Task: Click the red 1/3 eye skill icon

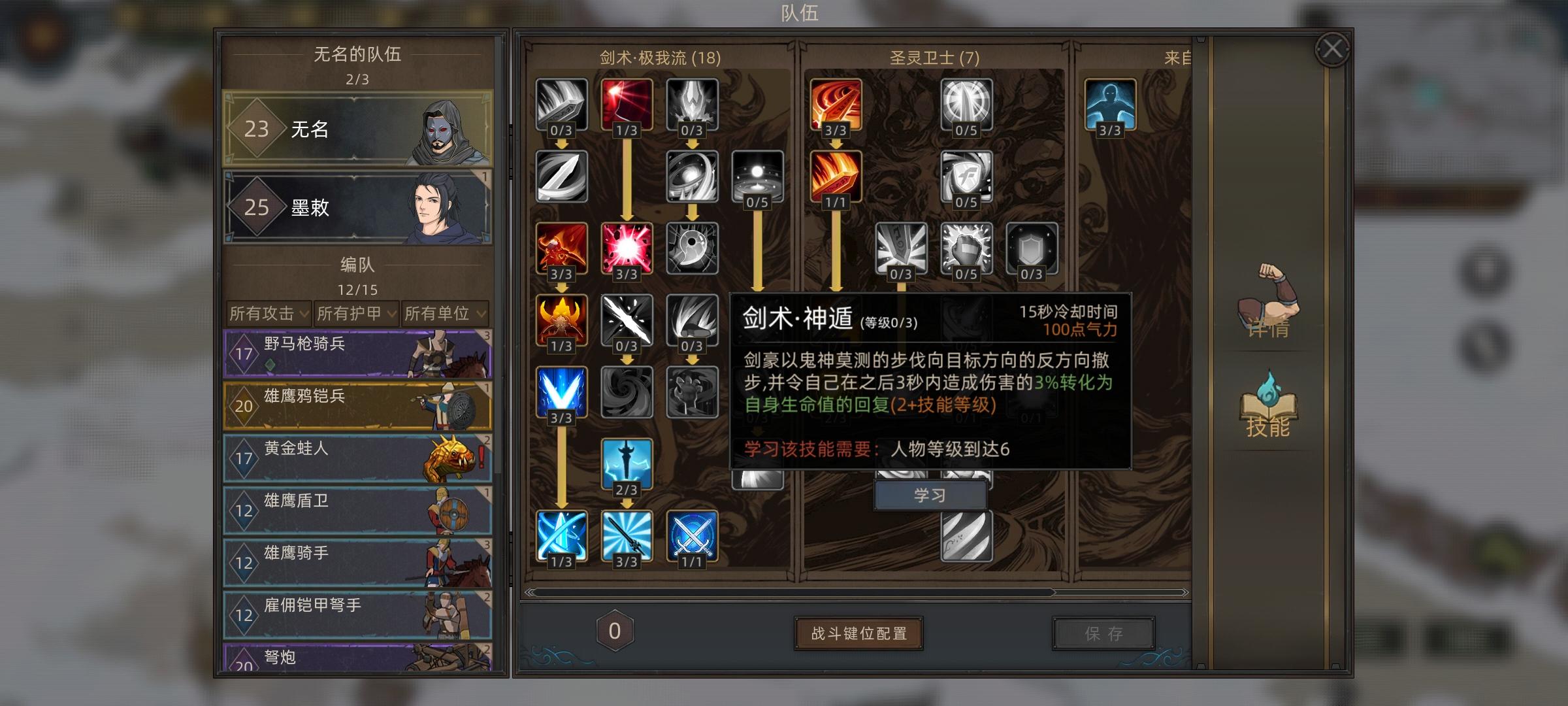Action: (628, 105)
